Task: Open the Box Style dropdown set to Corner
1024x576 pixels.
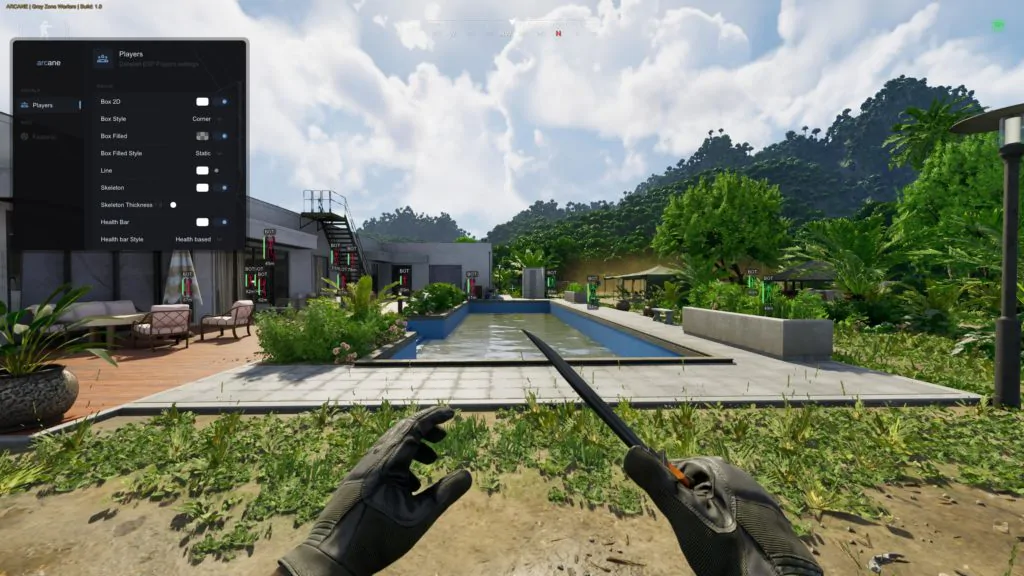Action: coord(203,119)
